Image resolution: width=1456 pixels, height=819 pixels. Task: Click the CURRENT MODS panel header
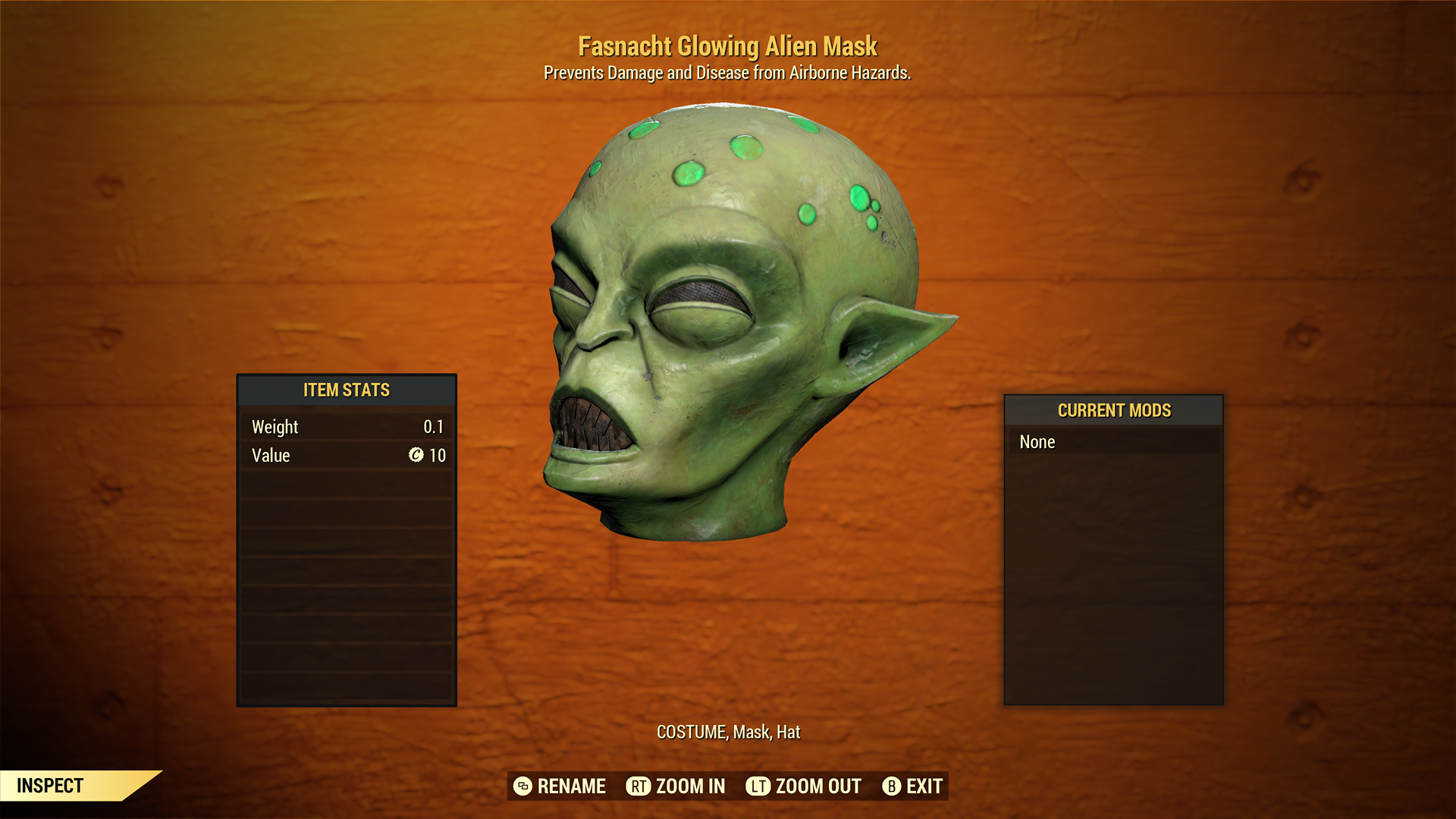point(1113,410)
